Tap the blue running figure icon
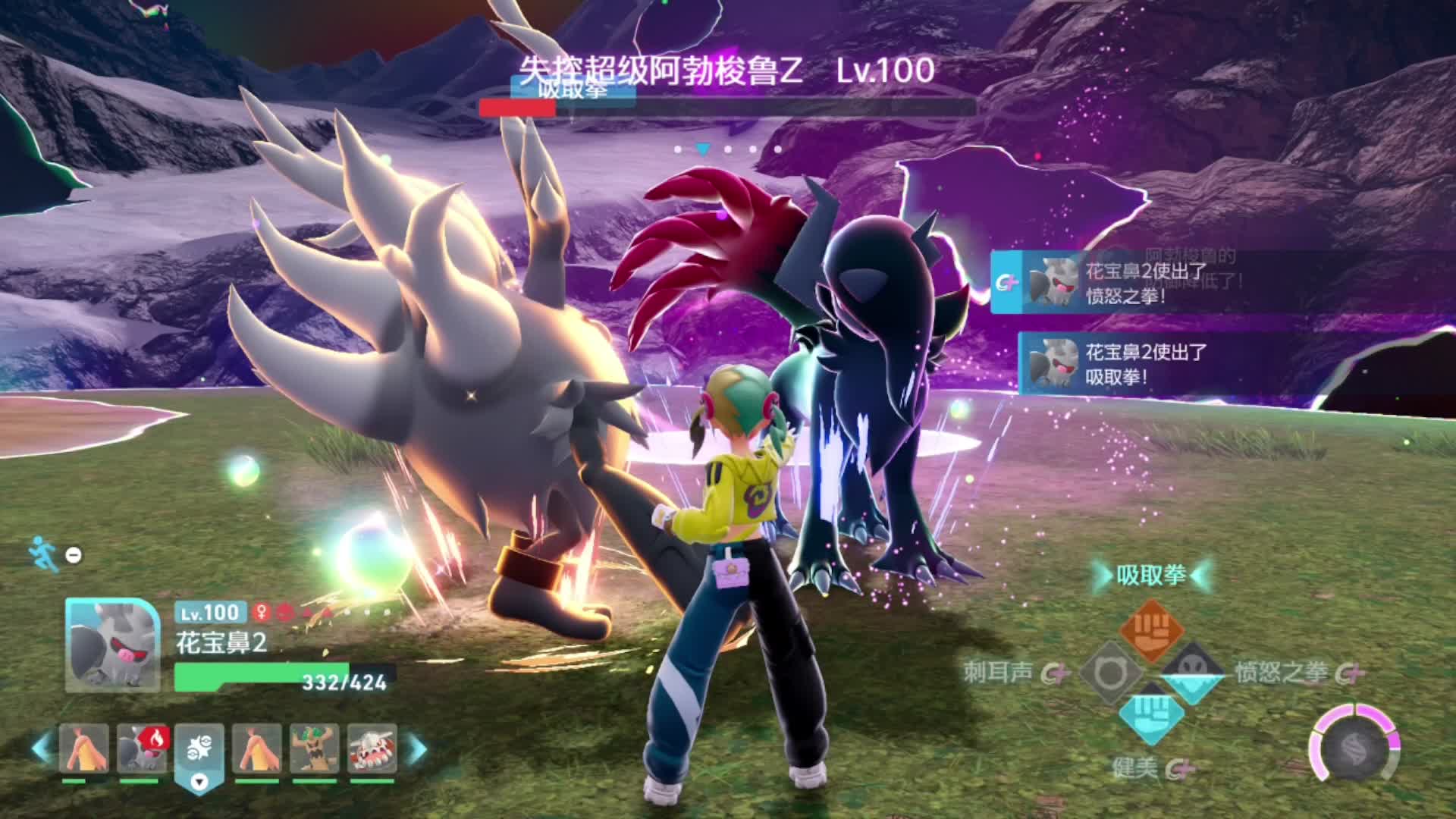 coord(44,554)
